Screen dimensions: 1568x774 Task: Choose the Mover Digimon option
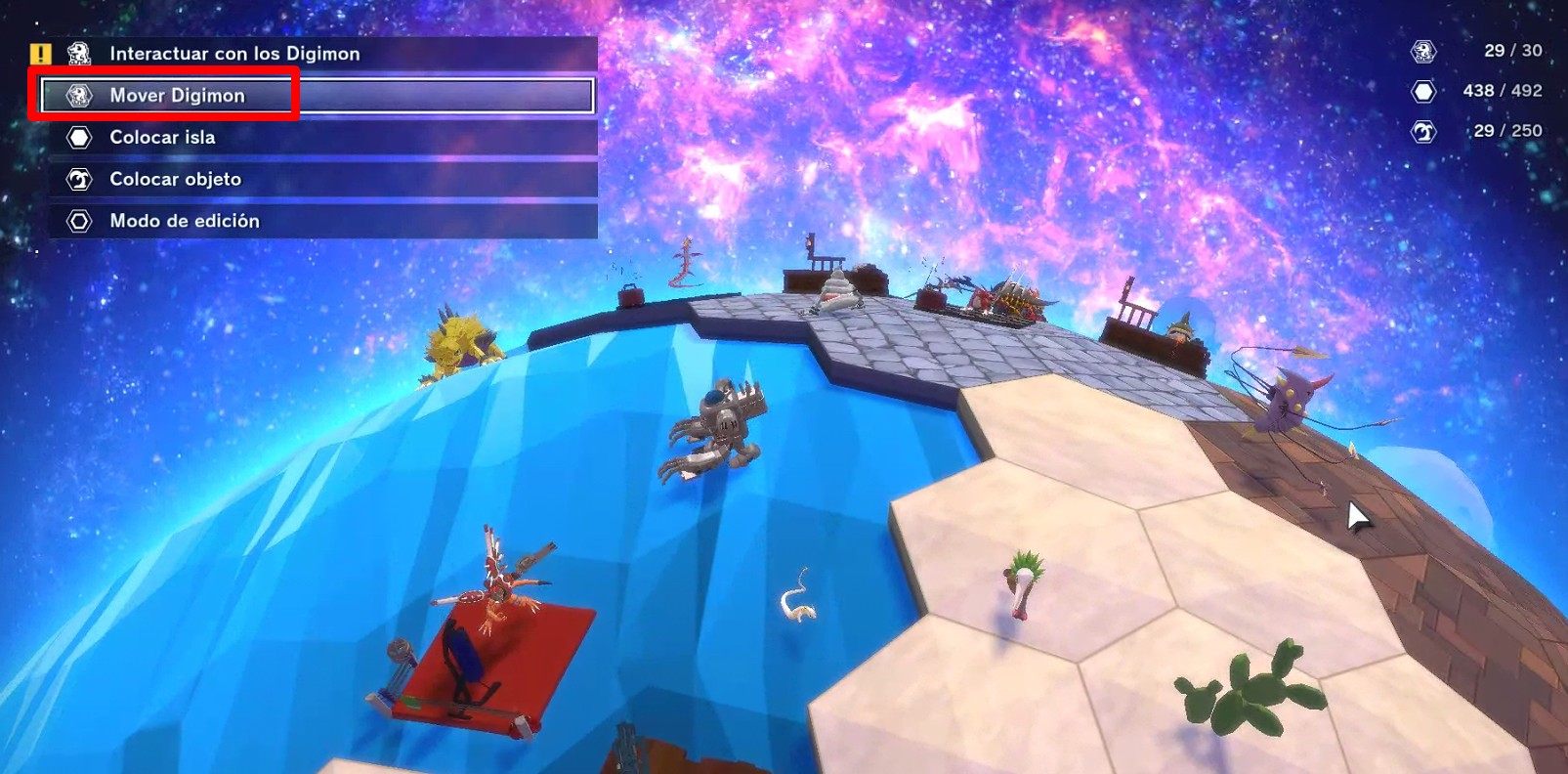coord(178,96)
